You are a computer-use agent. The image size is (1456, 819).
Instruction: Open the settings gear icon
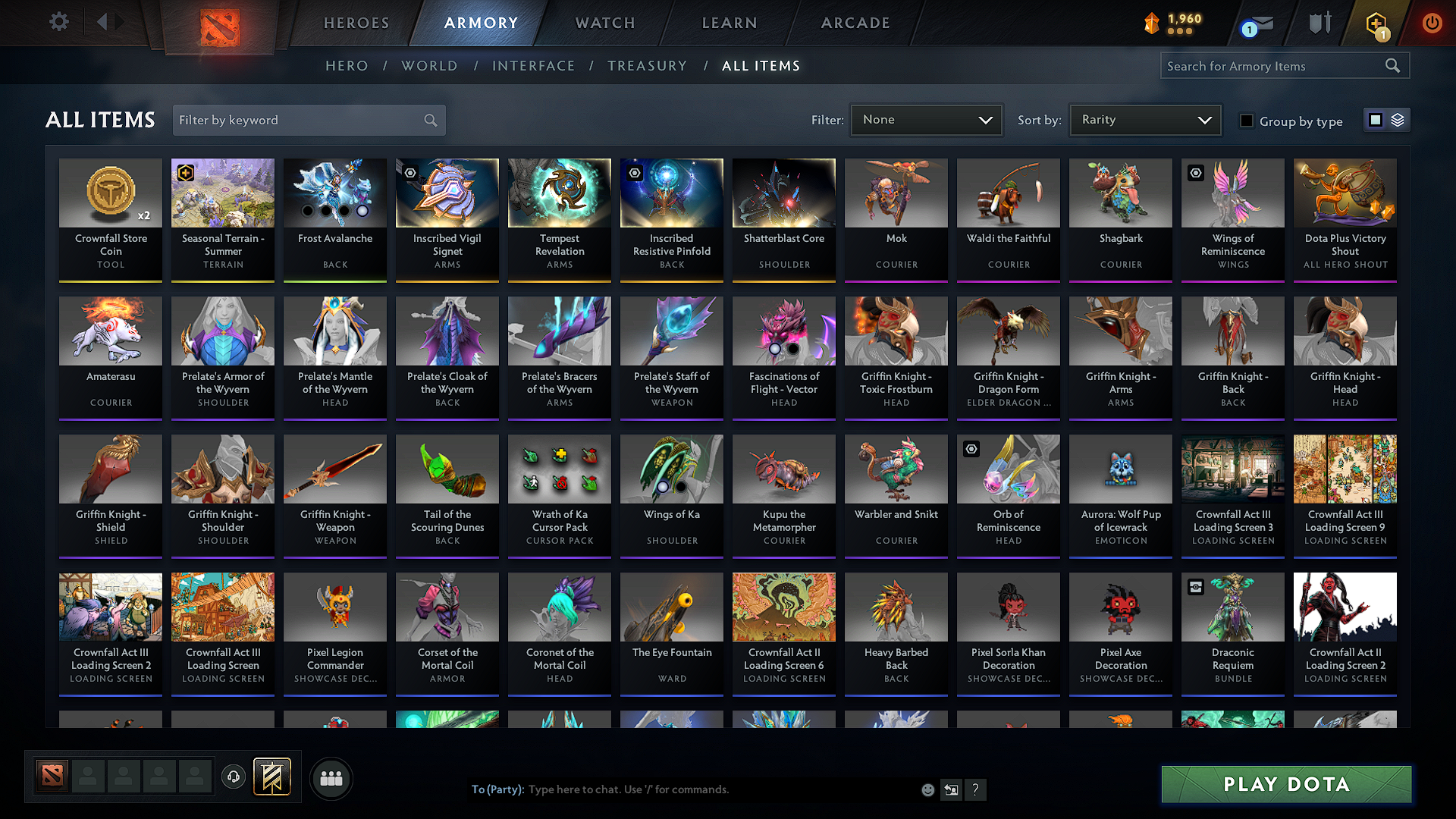pyautogui.click(x=58, y=22)
